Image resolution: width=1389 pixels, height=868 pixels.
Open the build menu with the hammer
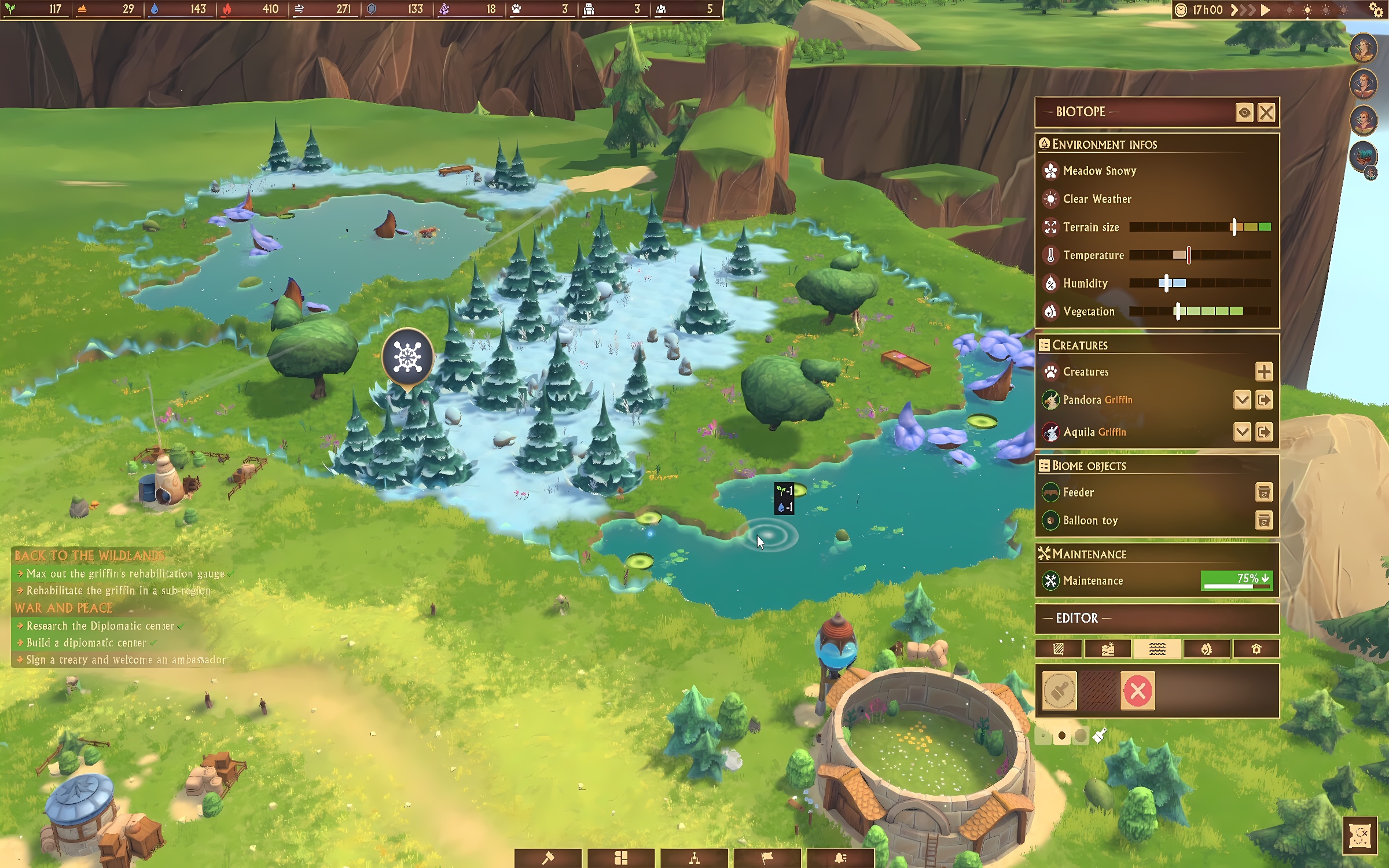point(547,858)
